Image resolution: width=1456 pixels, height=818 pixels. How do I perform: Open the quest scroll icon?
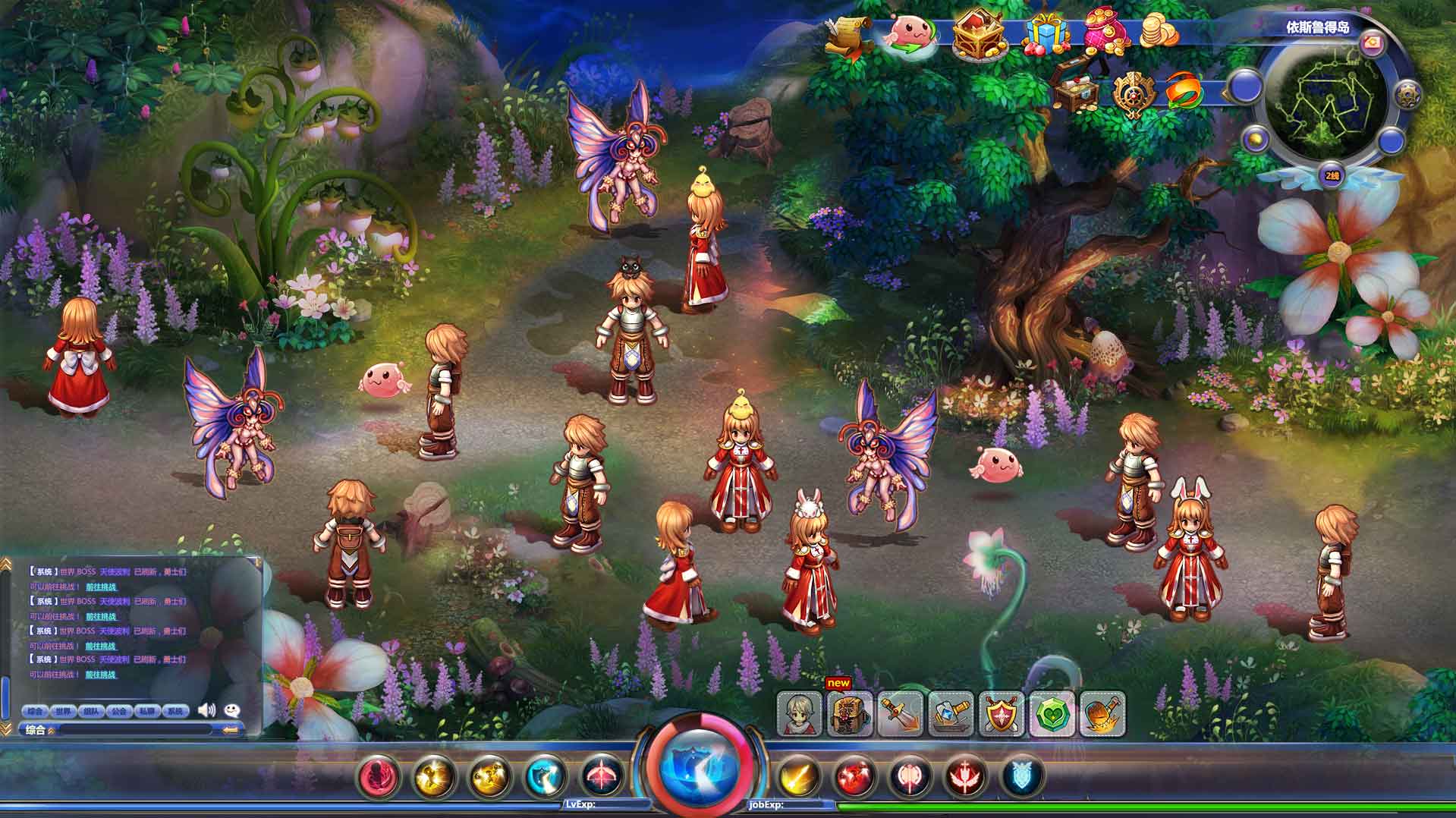(848, 35)
